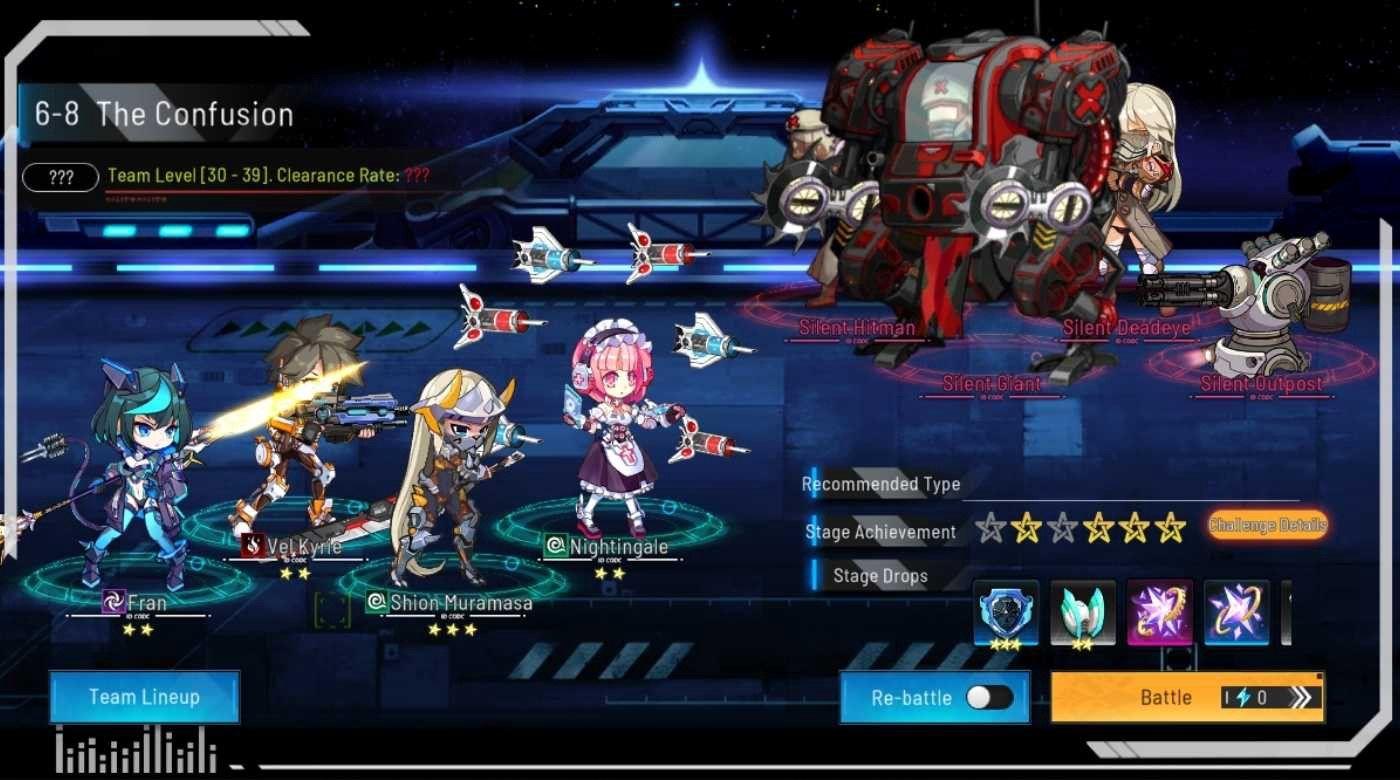Inspect the pink star crystal drop item
The width and height of the screenshot is (1400, 780).
click(x=1160, y=614)
